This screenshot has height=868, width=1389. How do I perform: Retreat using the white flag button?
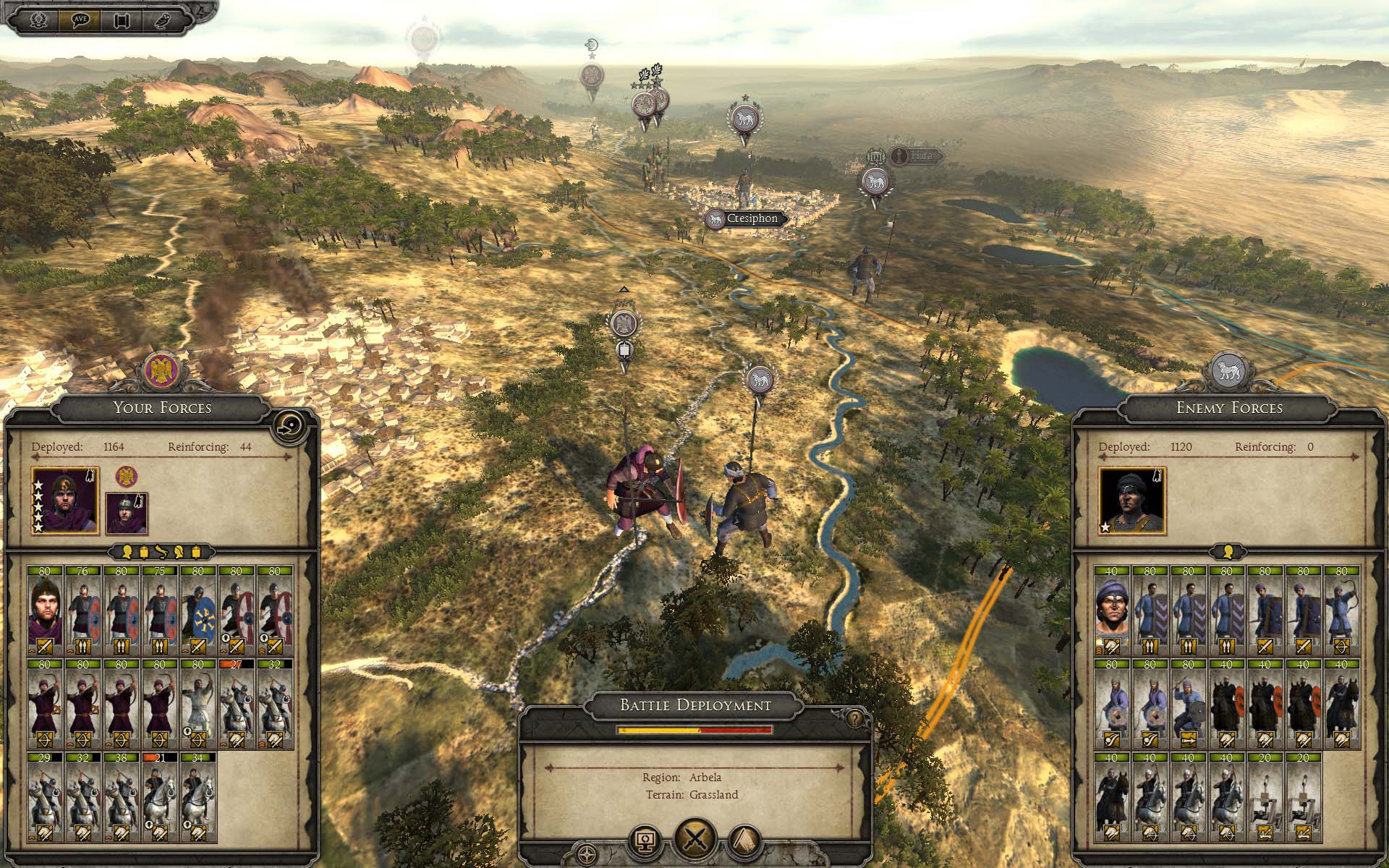pyautogui.click(x=746, y=841)
